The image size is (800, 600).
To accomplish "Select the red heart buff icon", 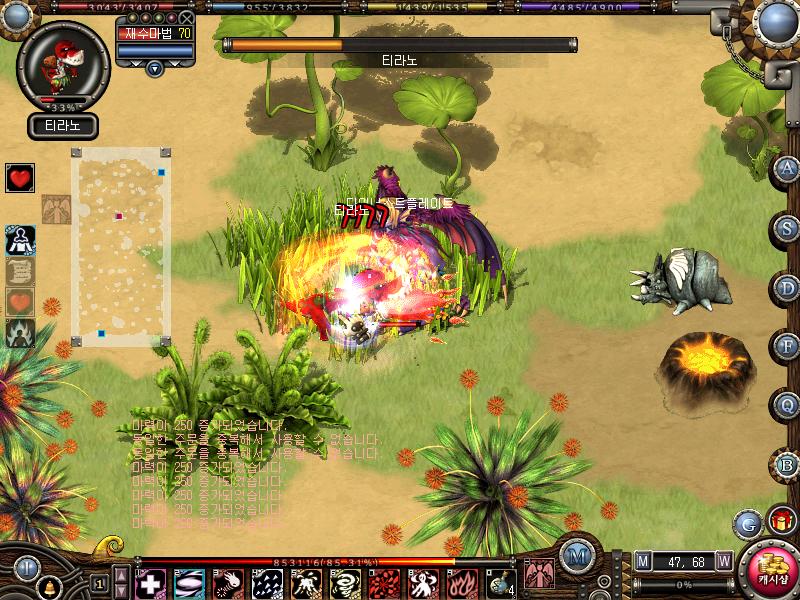I will point(19,179).
